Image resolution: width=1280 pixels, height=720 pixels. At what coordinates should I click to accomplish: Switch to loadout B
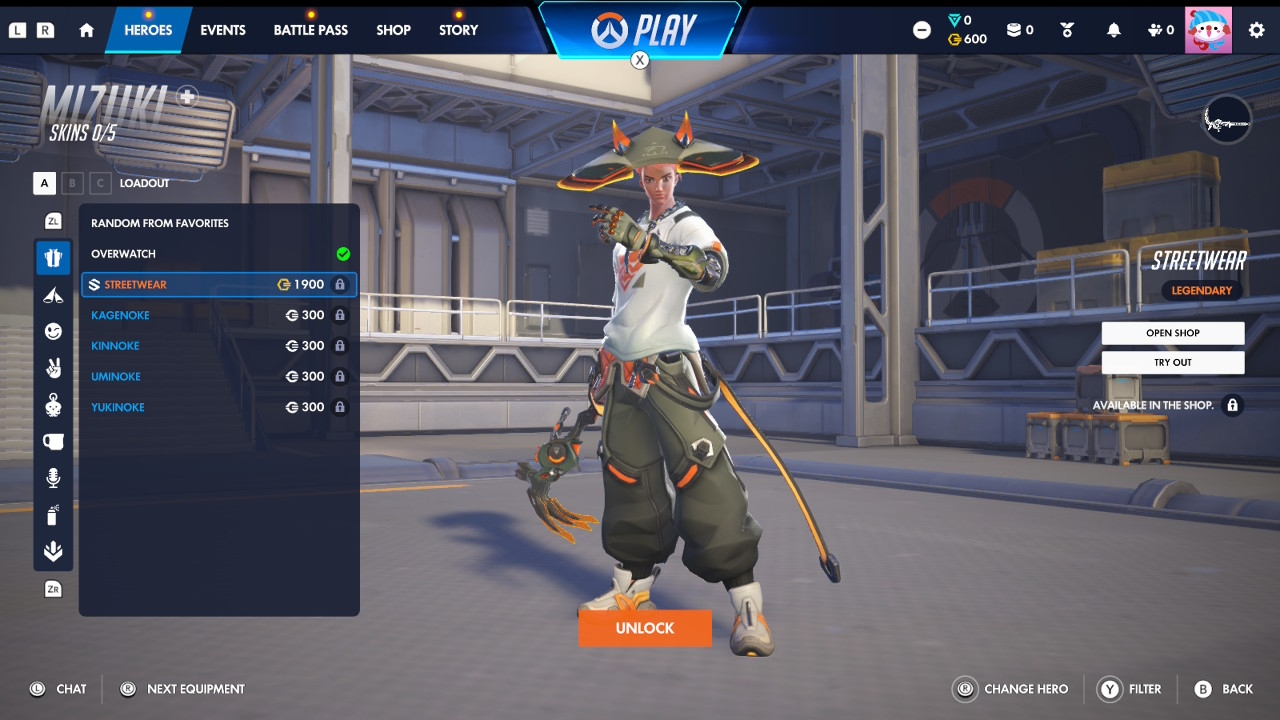[72, 183]
